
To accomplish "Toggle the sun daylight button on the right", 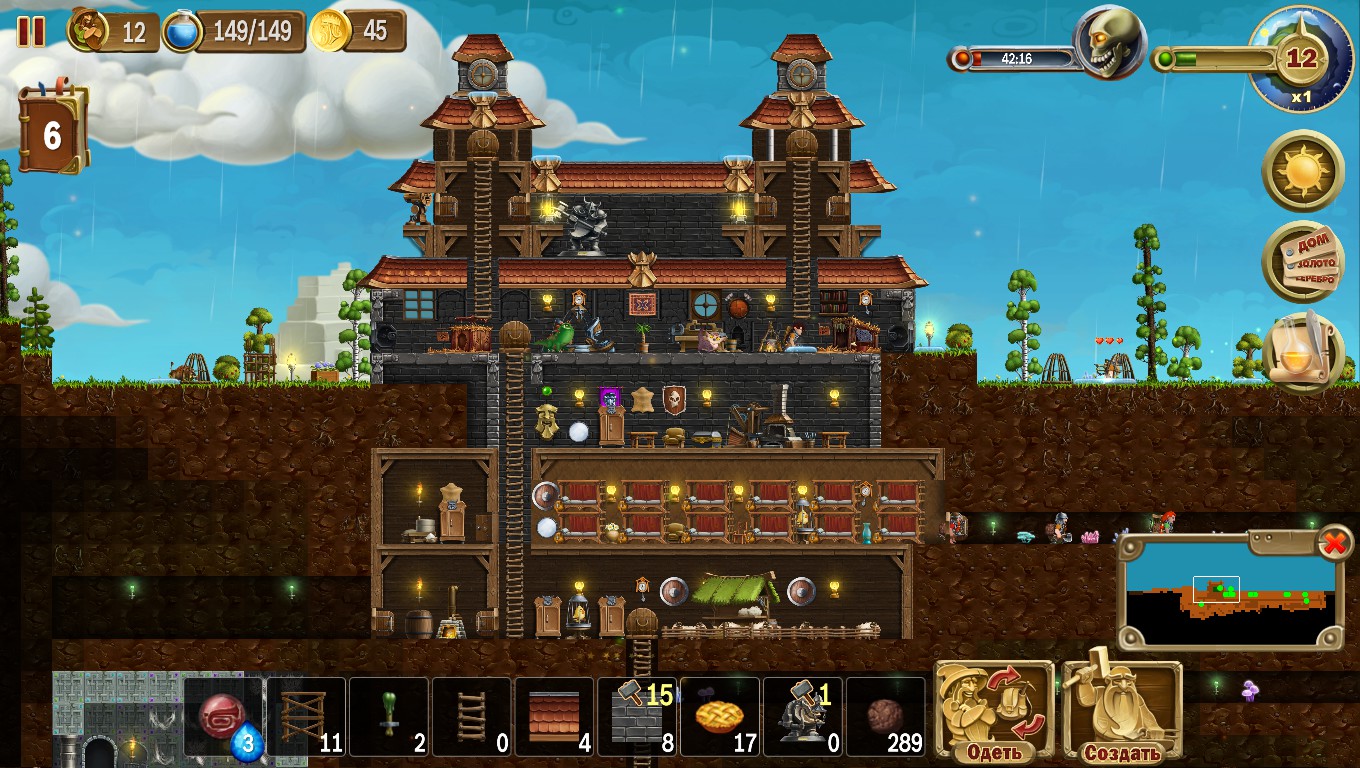I will pyautogui.click(x=1302, y=172).
